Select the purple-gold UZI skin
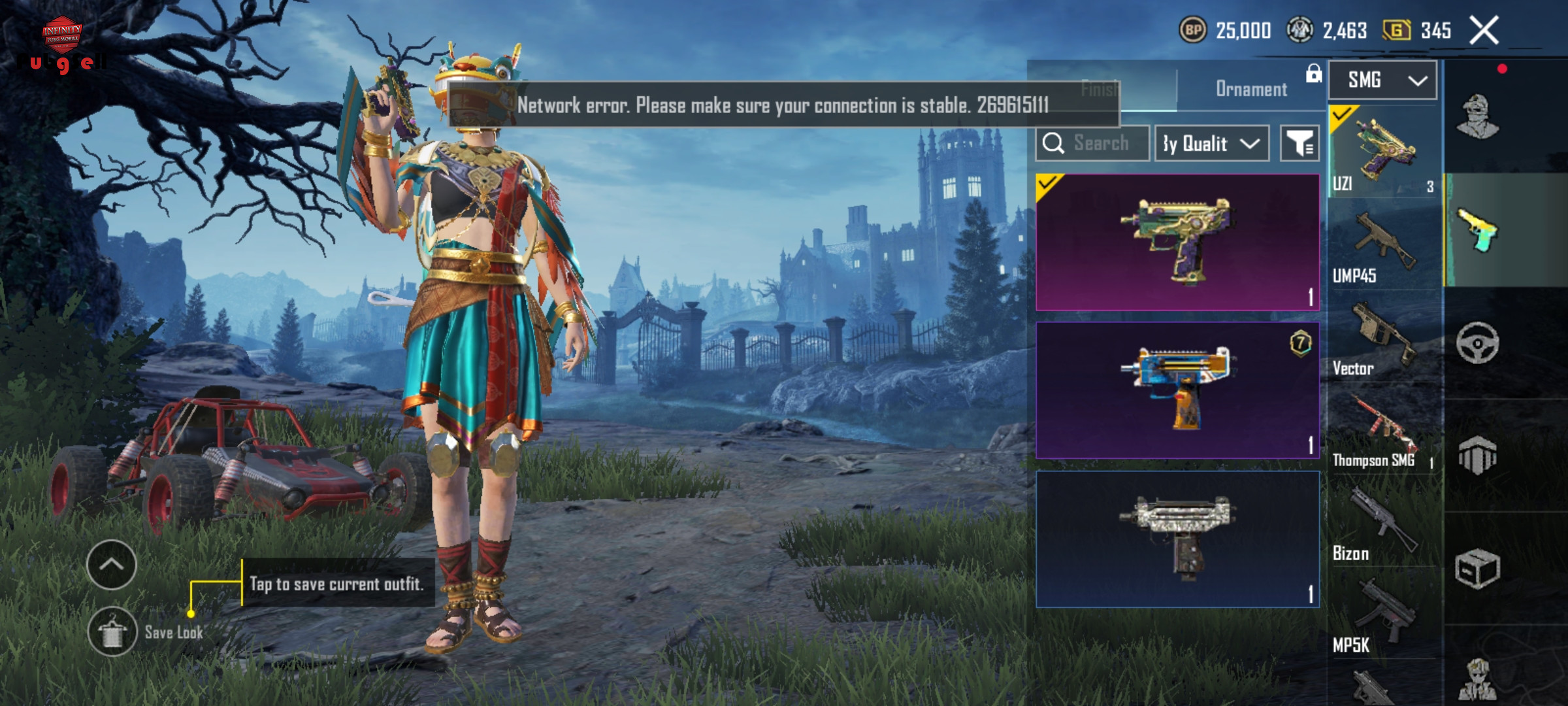This screenshot has height=706, width=1568. 1177,242
